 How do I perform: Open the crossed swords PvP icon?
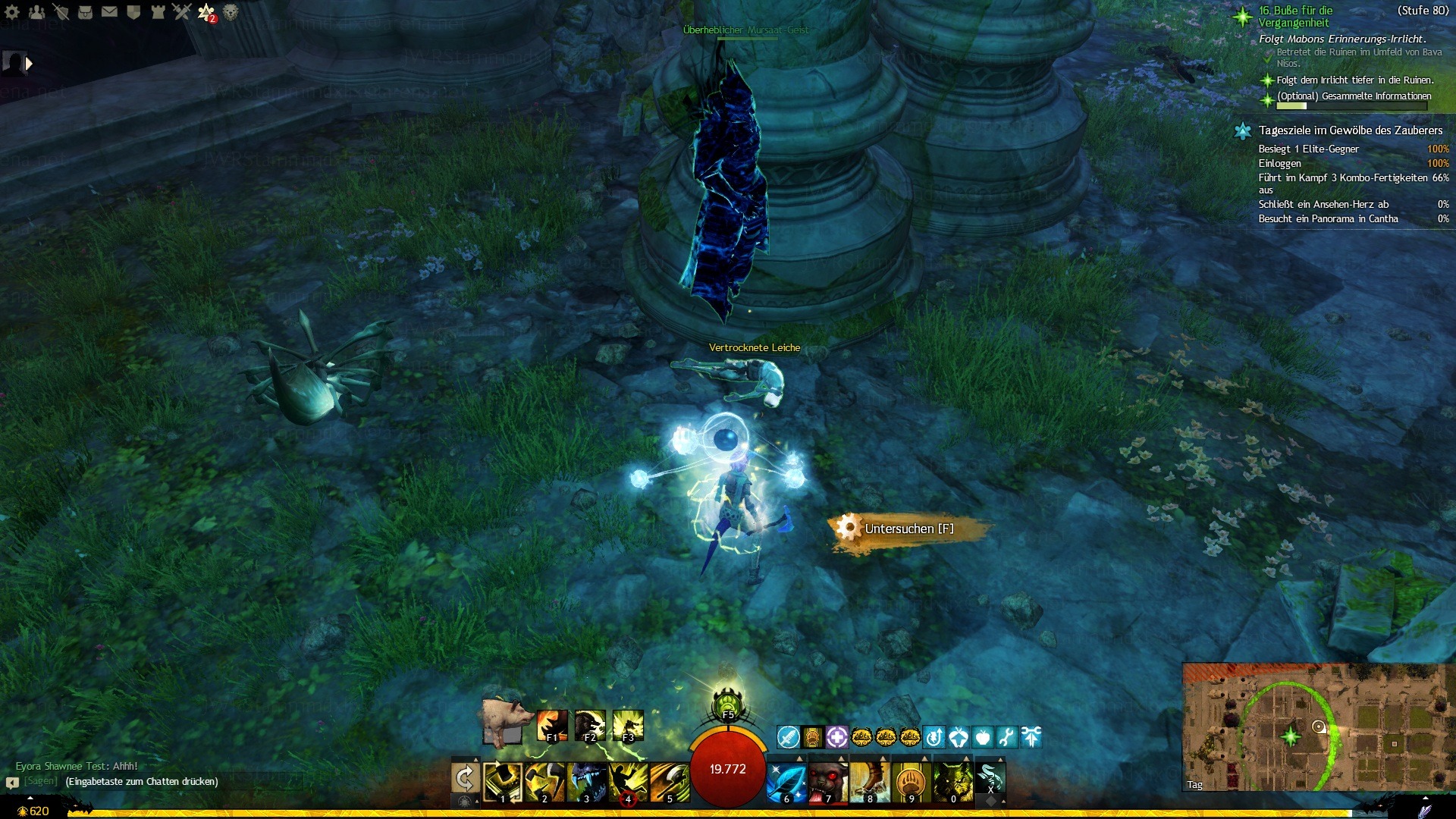(181, 12)
